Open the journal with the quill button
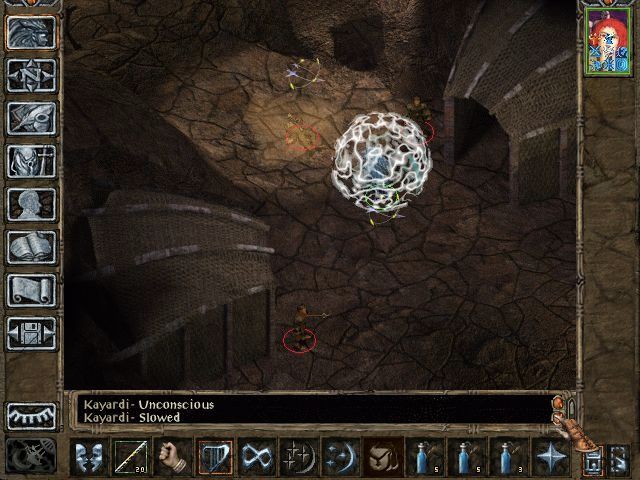 point(31,118)
